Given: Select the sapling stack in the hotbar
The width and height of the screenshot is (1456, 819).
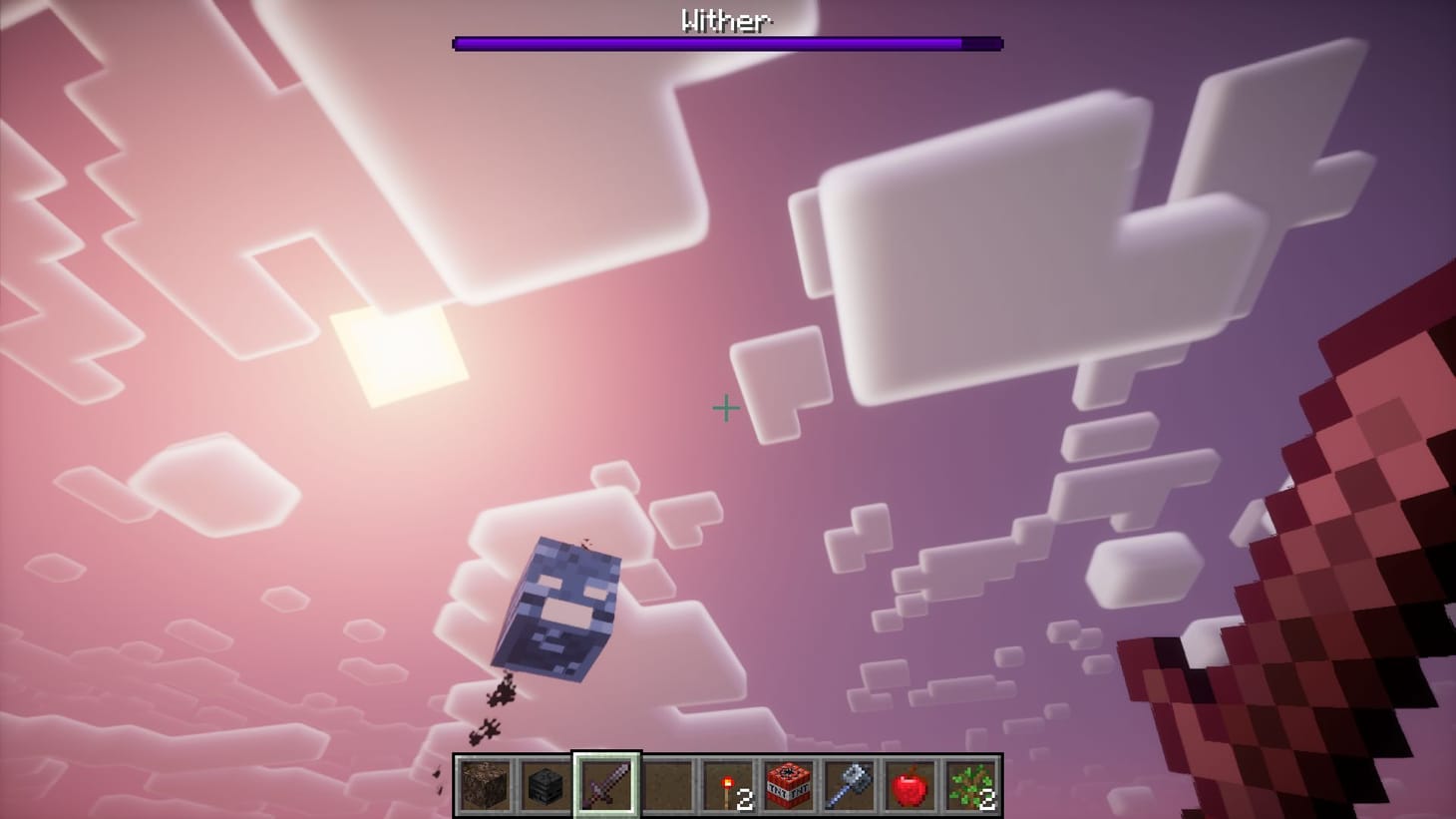Looking at the screenshot, I should [968, 783].
